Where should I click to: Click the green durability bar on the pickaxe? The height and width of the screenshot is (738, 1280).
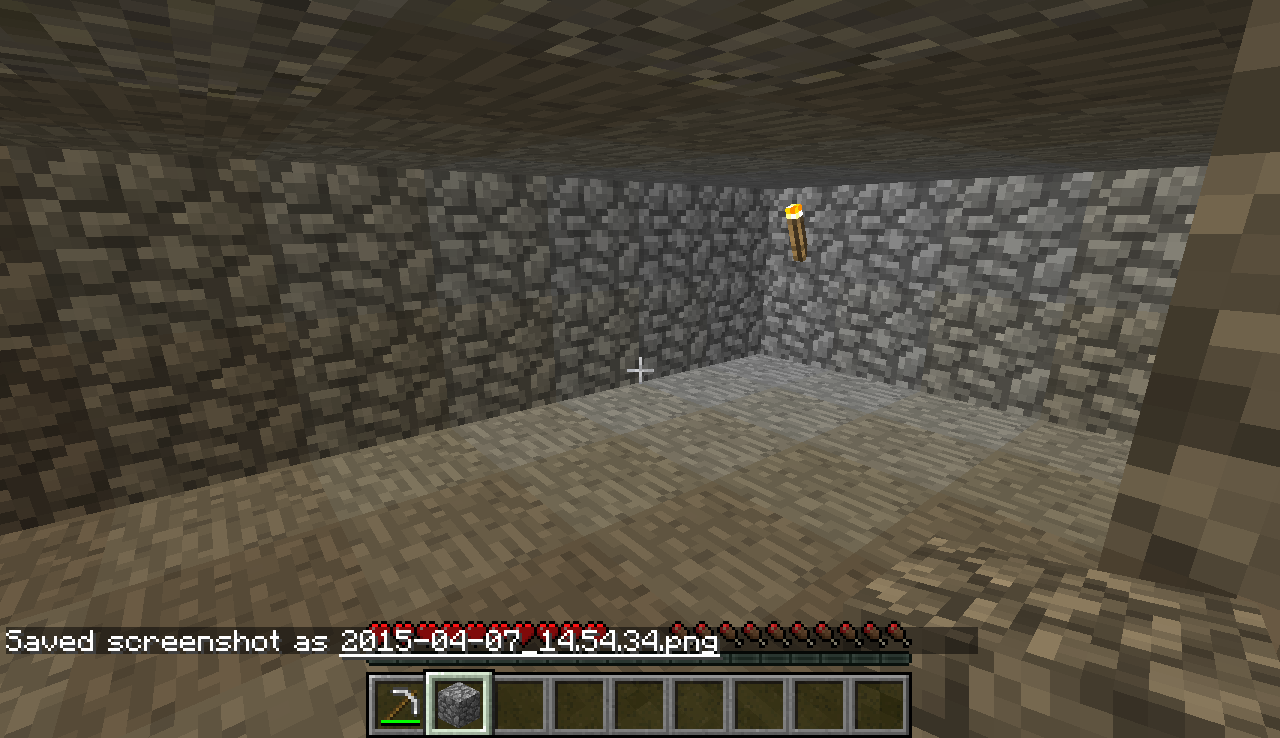tap(399, 719)
